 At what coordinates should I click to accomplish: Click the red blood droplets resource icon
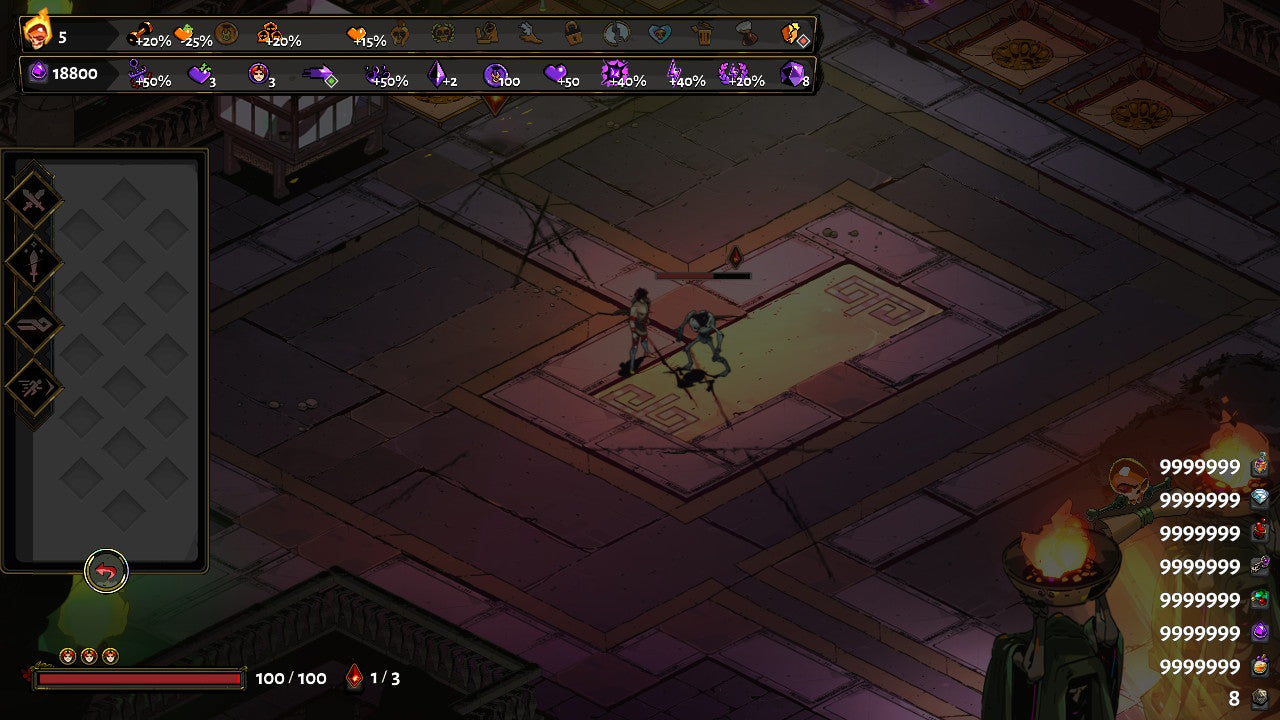pyautogui.click(x=1260, y=532)
